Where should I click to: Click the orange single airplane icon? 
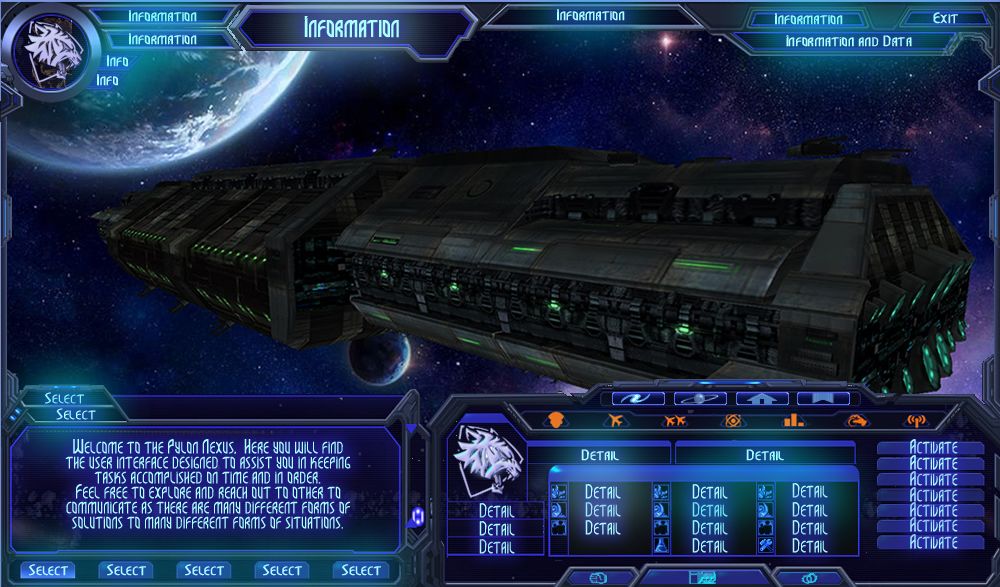point(616,420)
